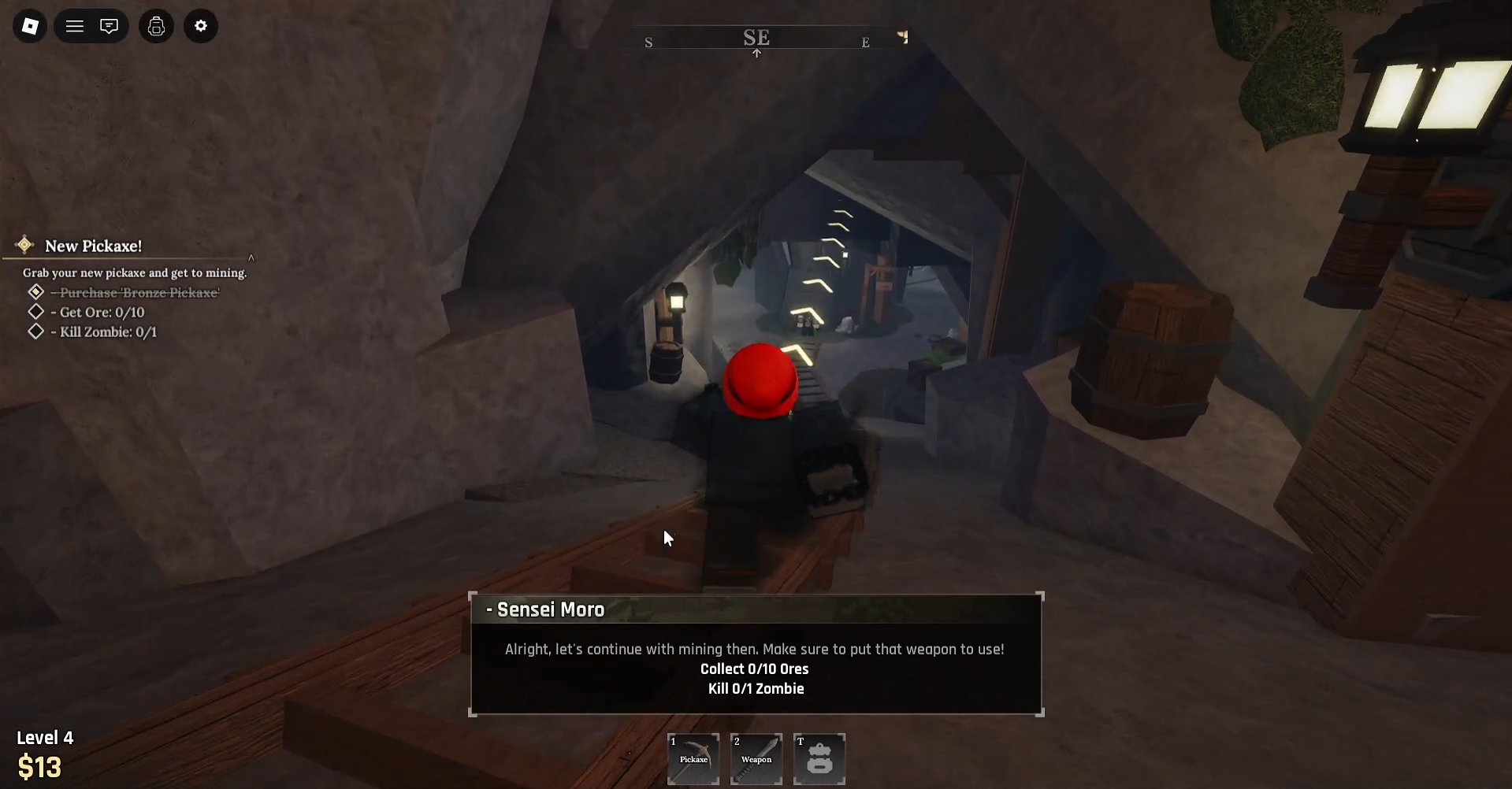Equip the Weapon in hotbar slot 2
Image resolution: width=1512 pixels, height=789 pixels.
[x=756, y=758]
